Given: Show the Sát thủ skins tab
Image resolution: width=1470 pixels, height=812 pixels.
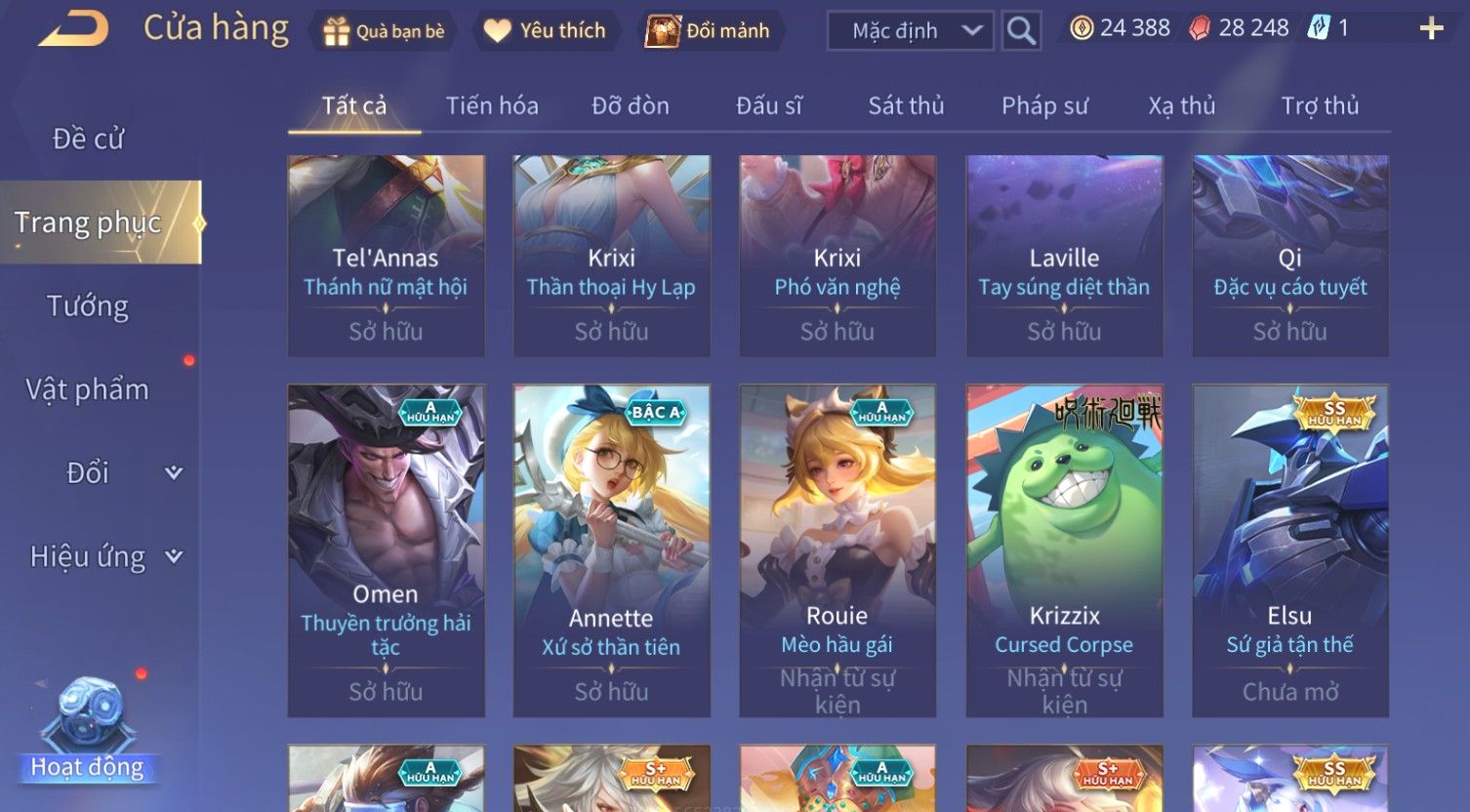Looking at the screenshot, I should pos(906,105).
